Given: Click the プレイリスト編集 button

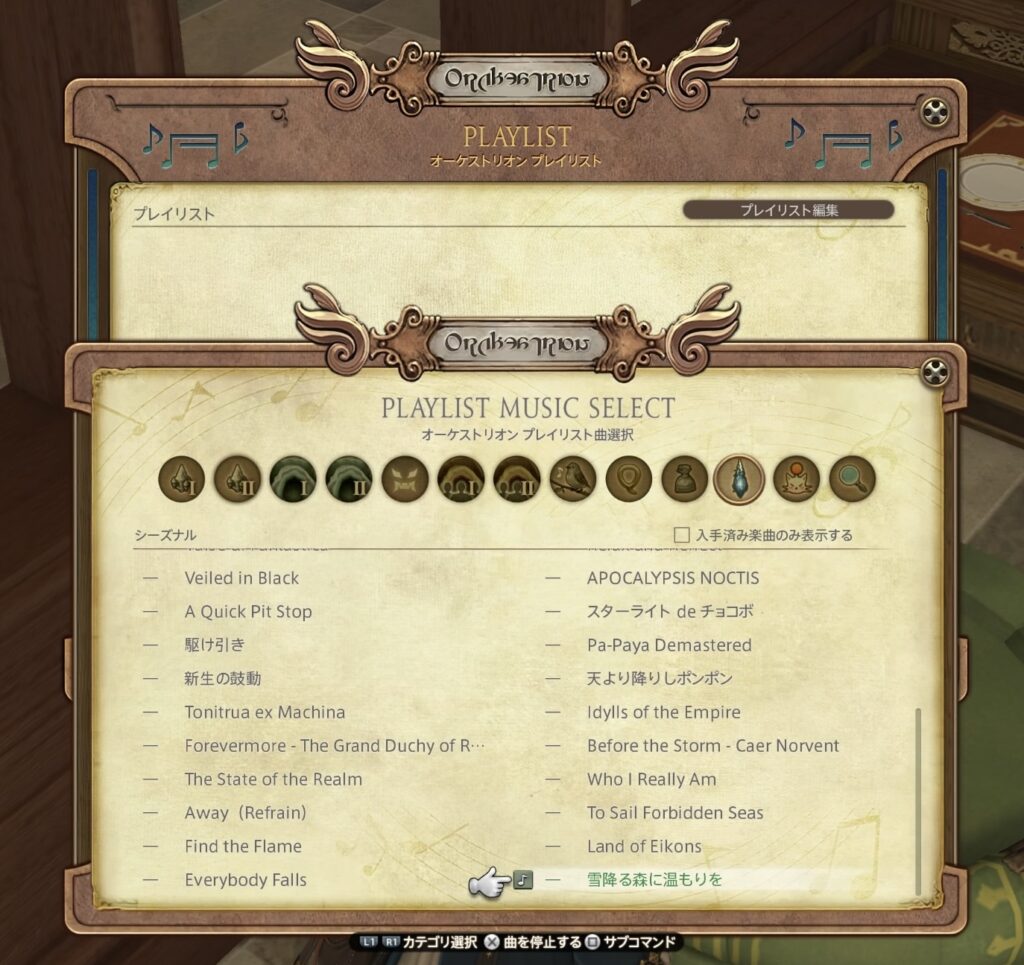Looking at the screenshot, I should pyautogui.click(x=788, y=210).
